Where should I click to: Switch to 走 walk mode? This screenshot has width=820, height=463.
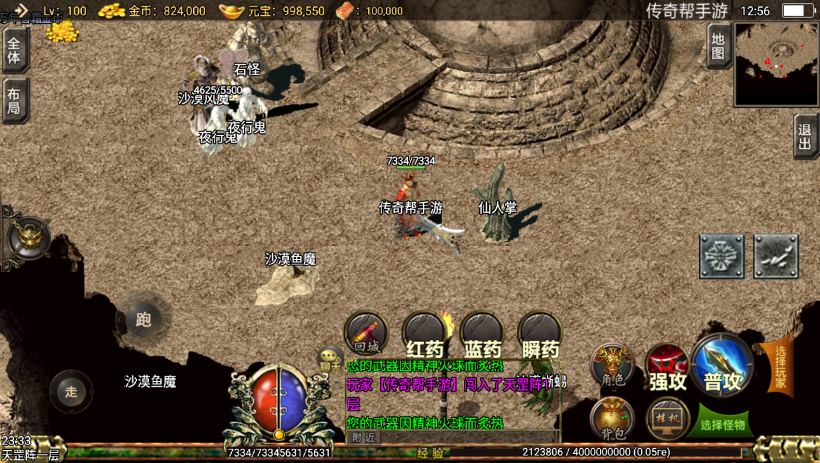pos(71,391)
